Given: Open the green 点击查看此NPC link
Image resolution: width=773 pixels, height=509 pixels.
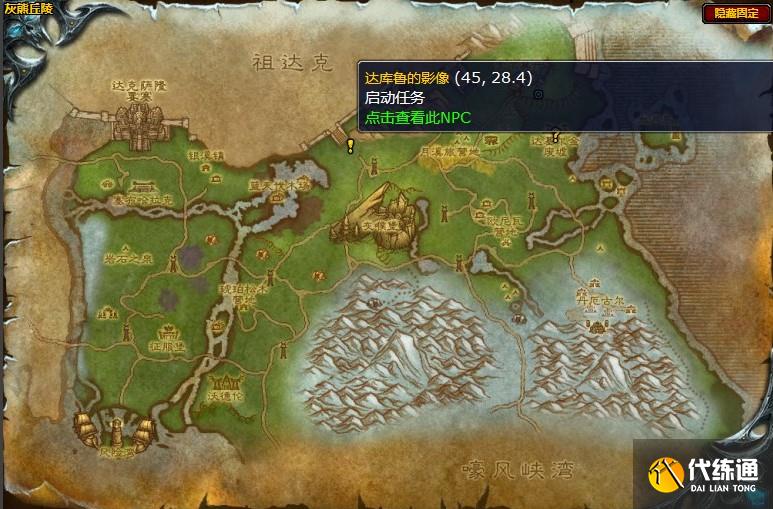Looking at the screenshot, I should (418, 117).
